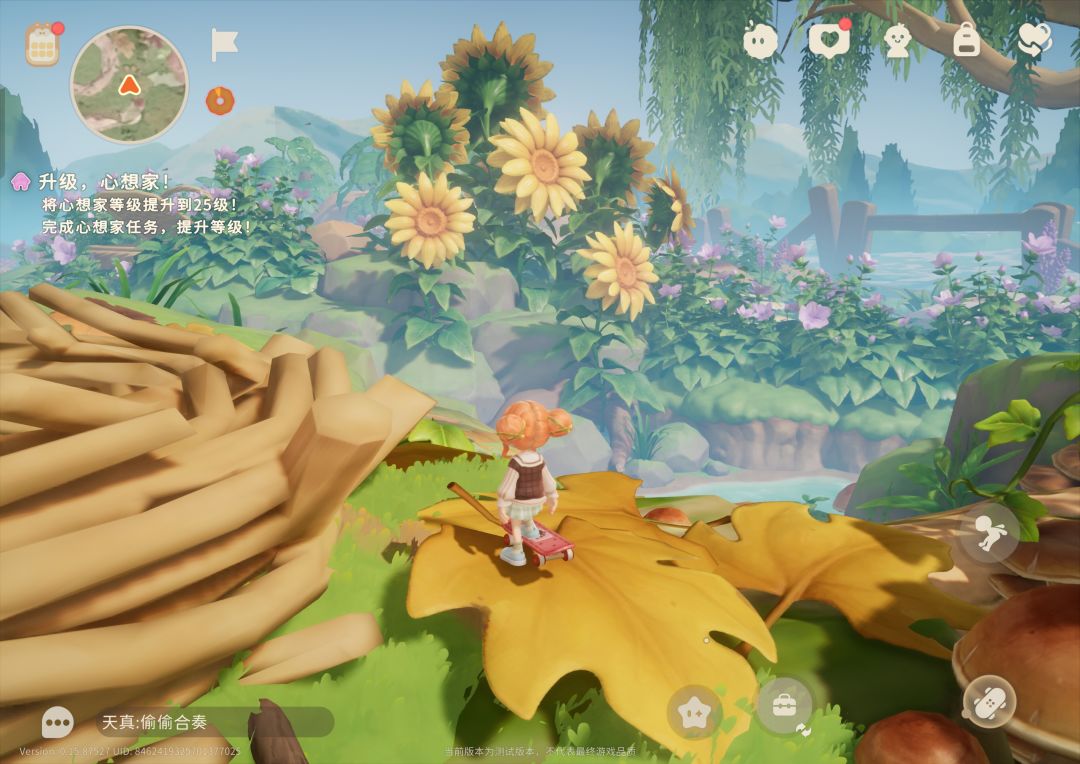Open the 升级，心想家 quest tracker

(x=105, y=182)
